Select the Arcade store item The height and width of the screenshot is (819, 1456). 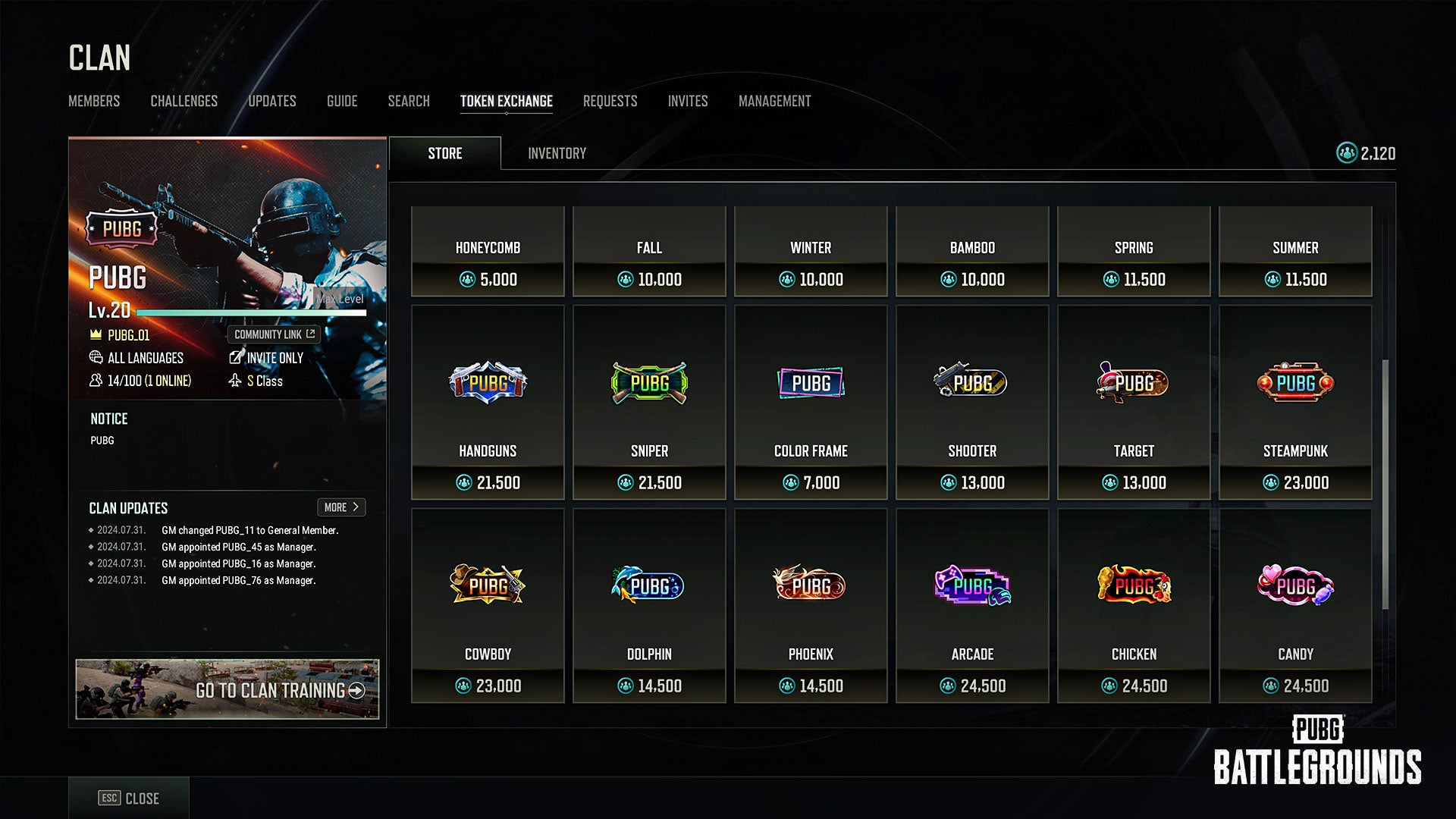click(972, 605)
